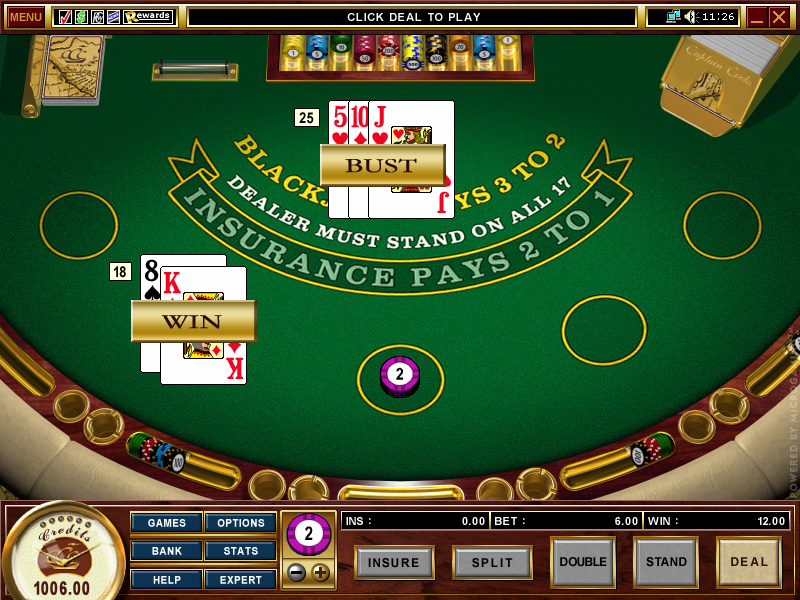800x600 pixels.
Task: Switch to EXPERT mode
Action: point(241,579)
